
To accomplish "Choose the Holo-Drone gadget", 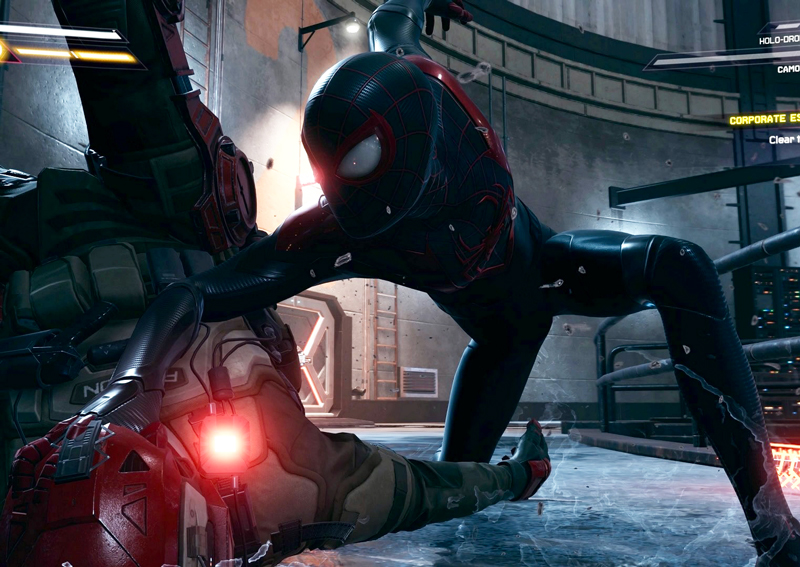I will 779,41.
